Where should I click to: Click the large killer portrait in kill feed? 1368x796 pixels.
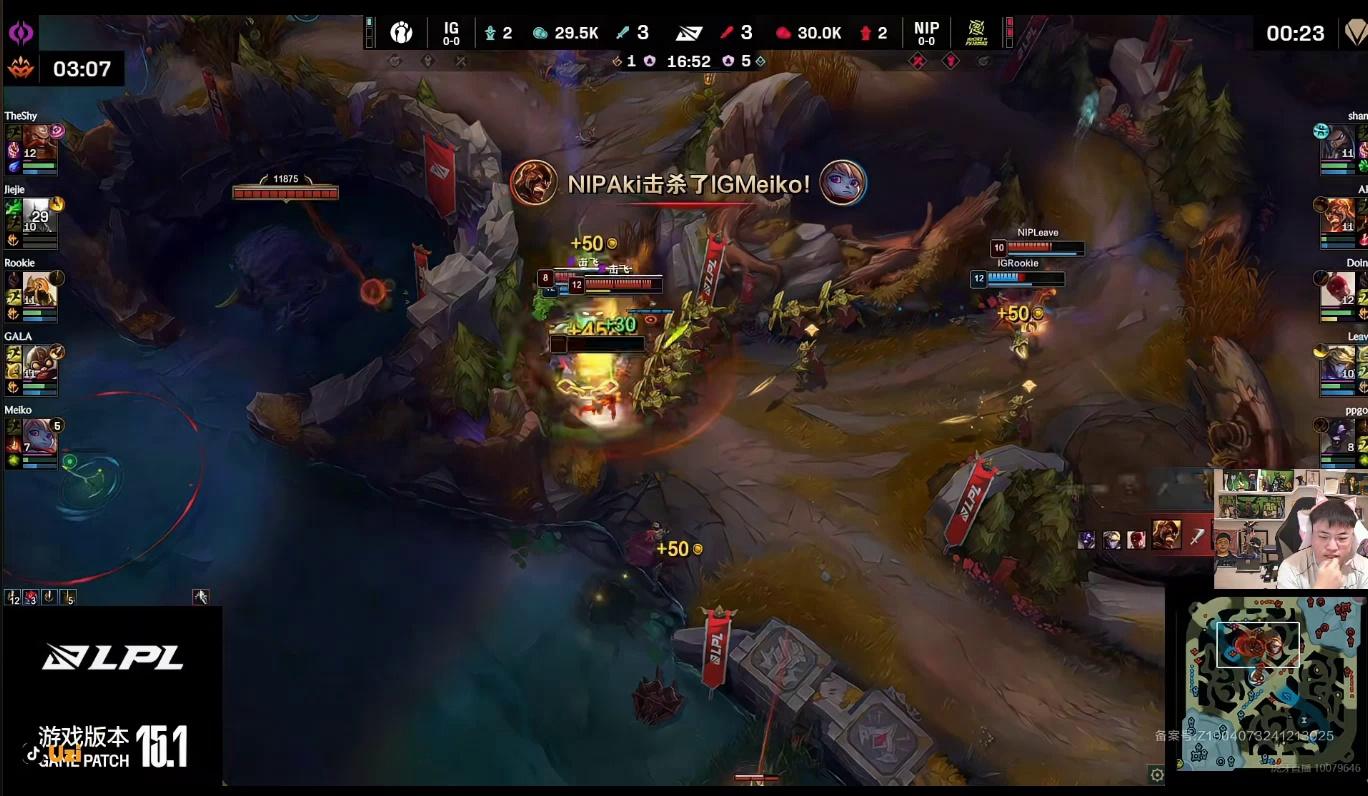tap(1166, 535)
